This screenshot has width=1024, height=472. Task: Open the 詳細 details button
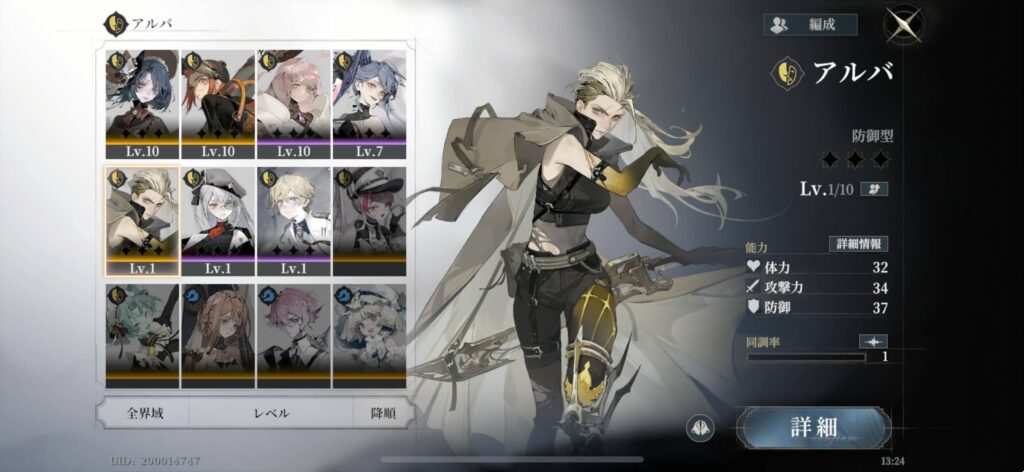812,428
